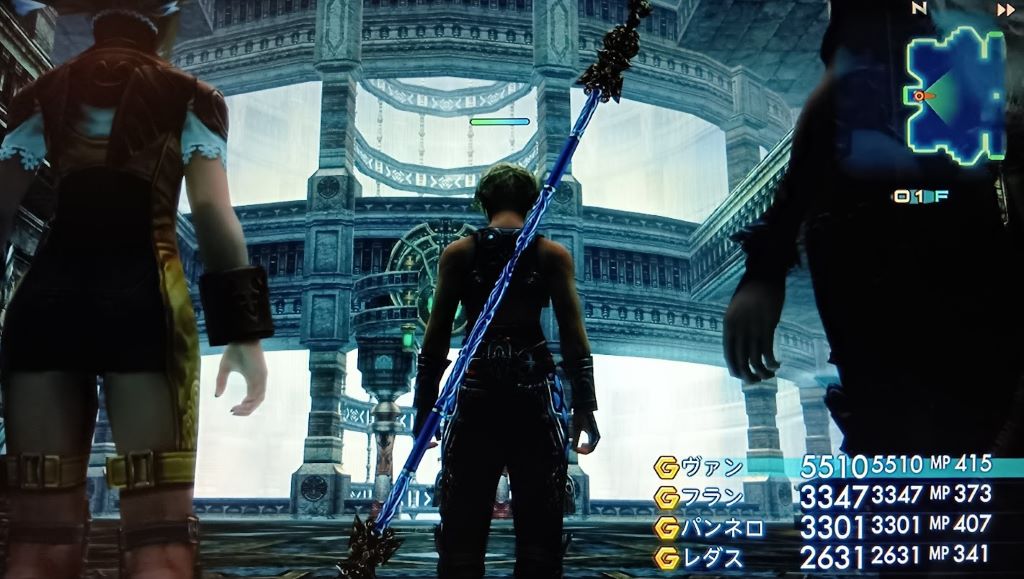Toggle the fast-forward speed icon

coord(1004,9)
